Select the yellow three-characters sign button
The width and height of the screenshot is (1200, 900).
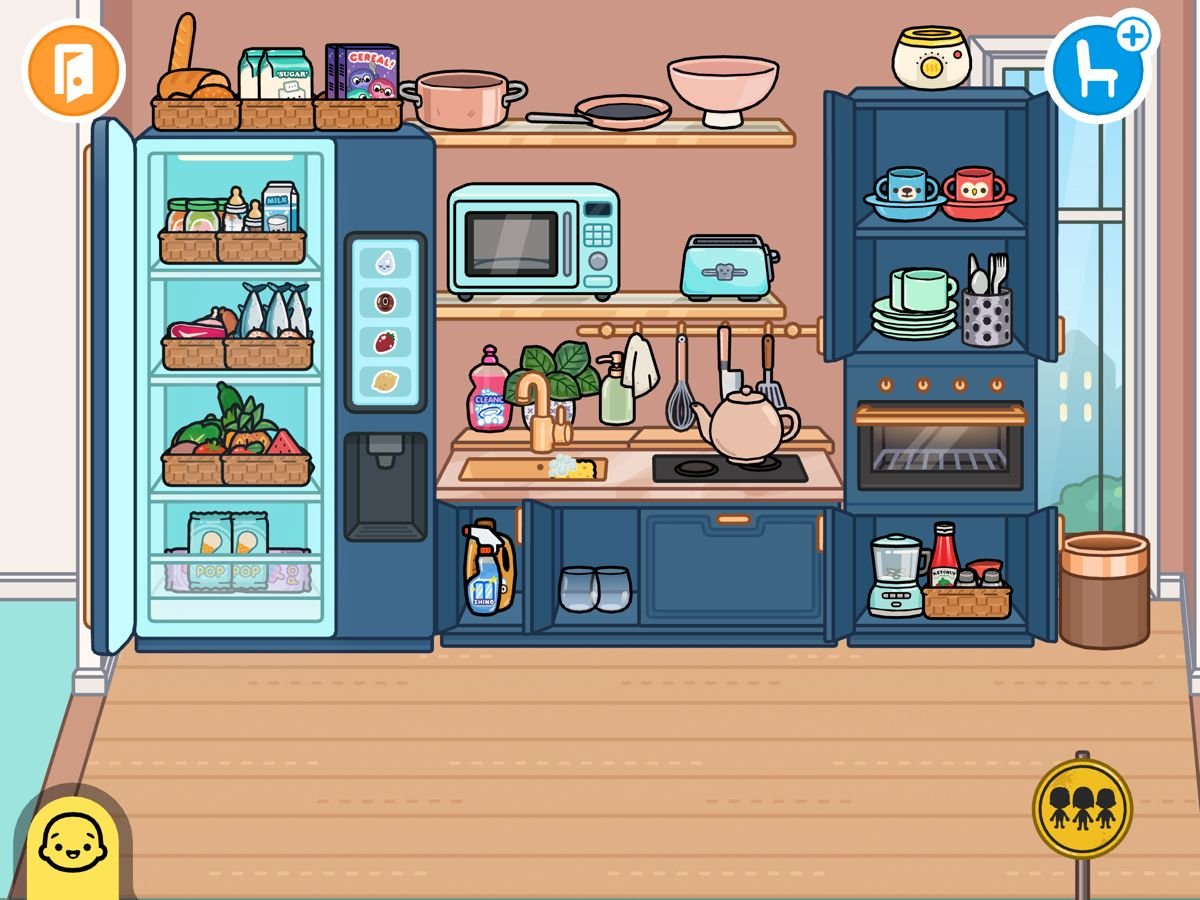[1082, 808]
